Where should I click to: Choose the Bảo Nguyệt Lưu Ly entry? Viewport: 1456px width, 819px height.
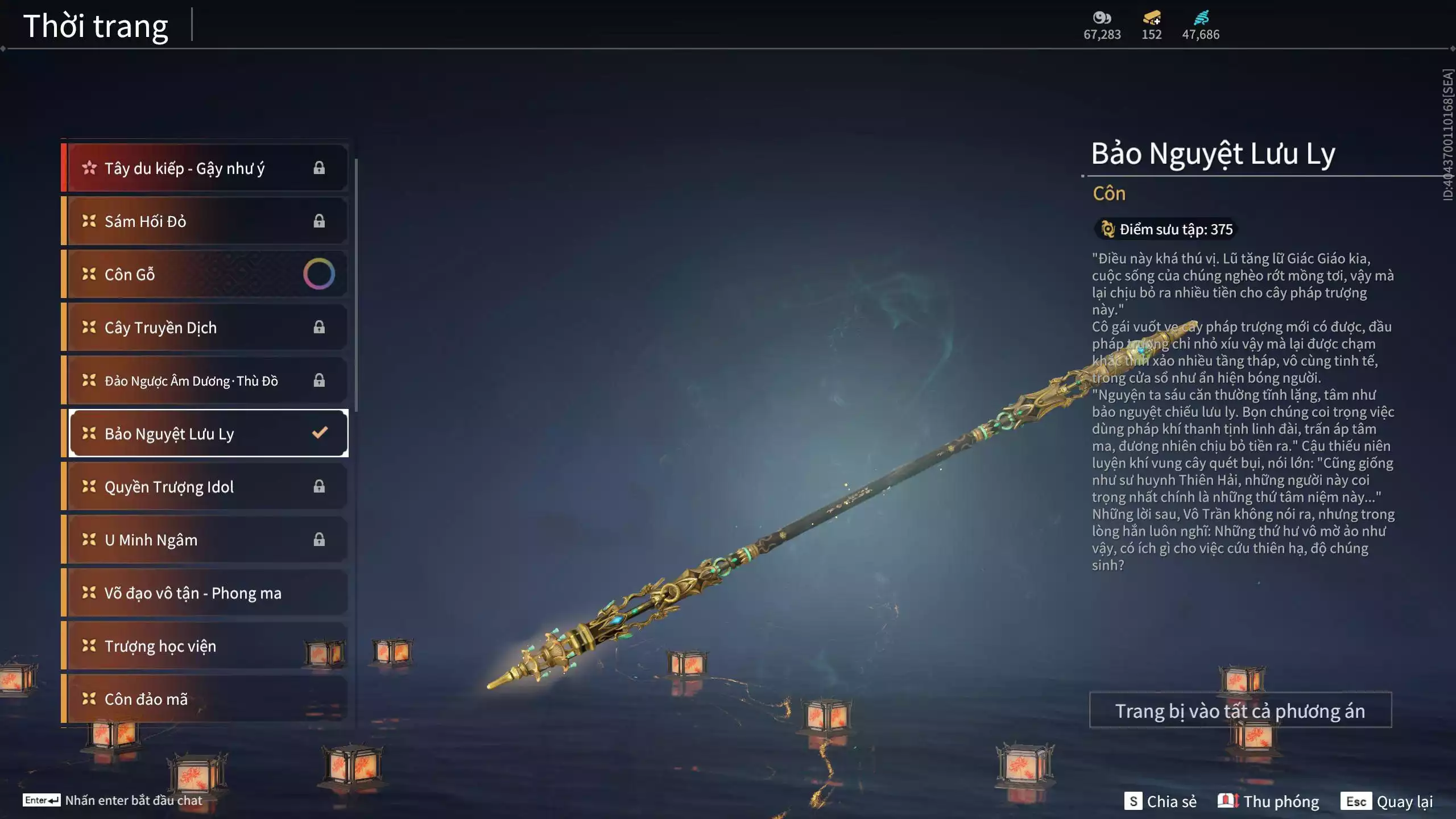[x=205, y=433]
